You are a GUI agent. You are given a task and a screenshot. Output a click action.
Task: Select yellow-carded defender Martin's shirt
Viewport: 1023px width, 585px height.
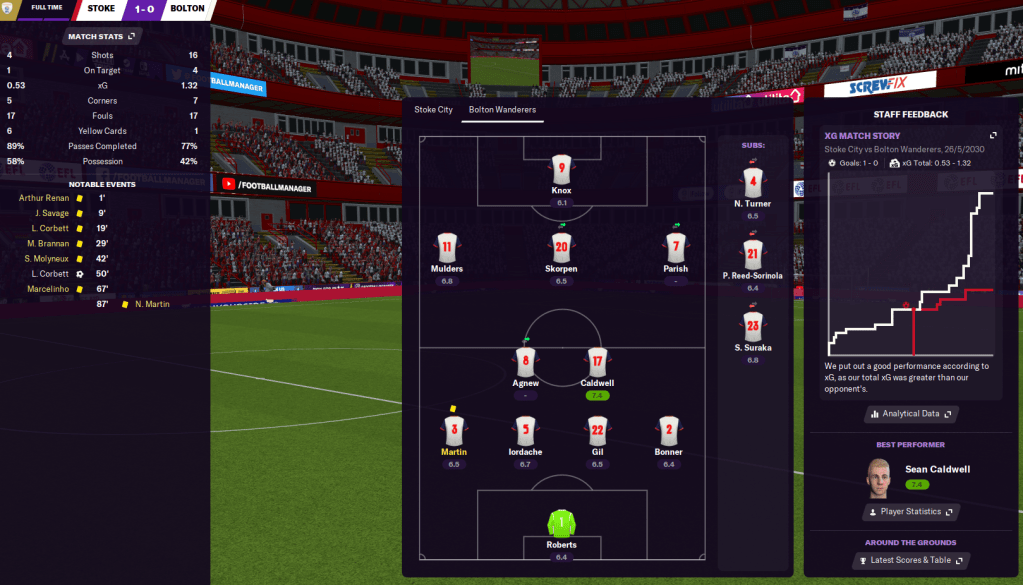coord(454,431)
